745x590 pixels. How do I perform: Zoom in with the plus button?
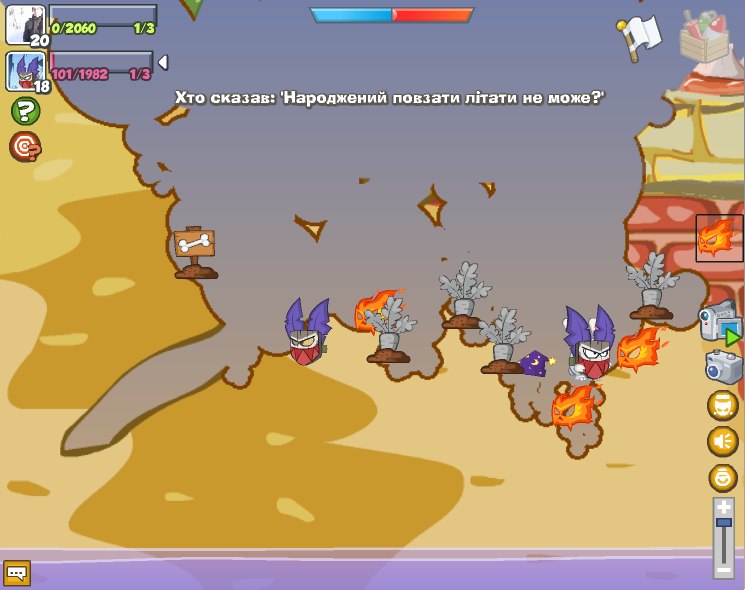pyautogui.click(x=724, y=508)
